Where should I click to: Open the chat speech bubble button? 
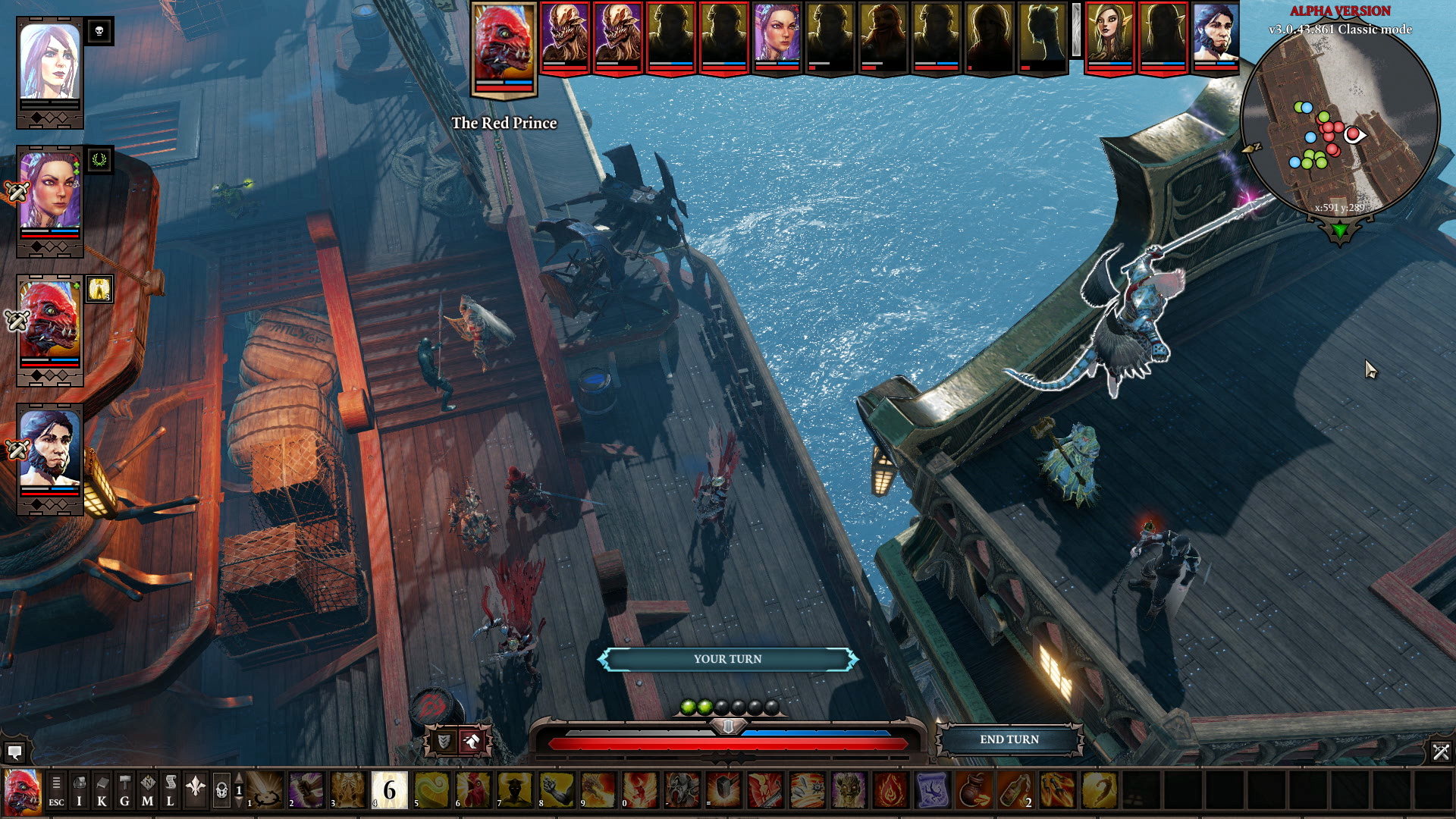click(14, 752)
